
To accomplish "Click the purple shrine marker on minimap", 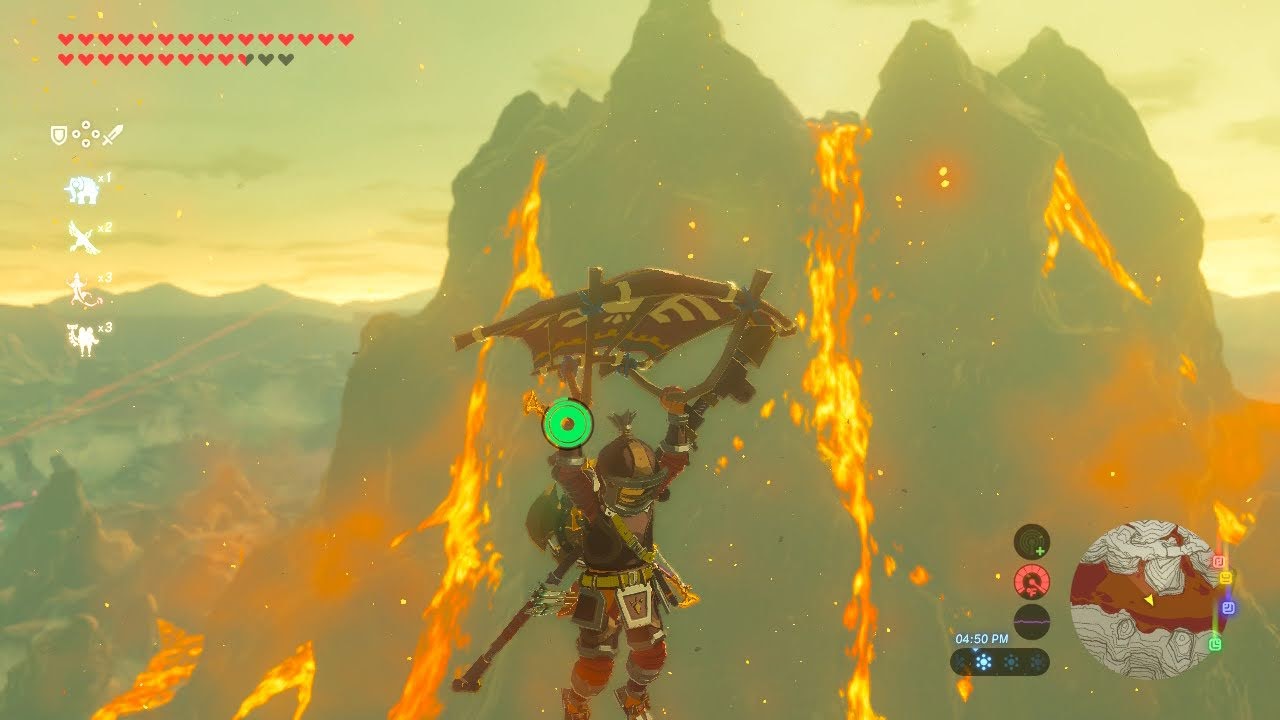I will click(x=1228, y=607).
